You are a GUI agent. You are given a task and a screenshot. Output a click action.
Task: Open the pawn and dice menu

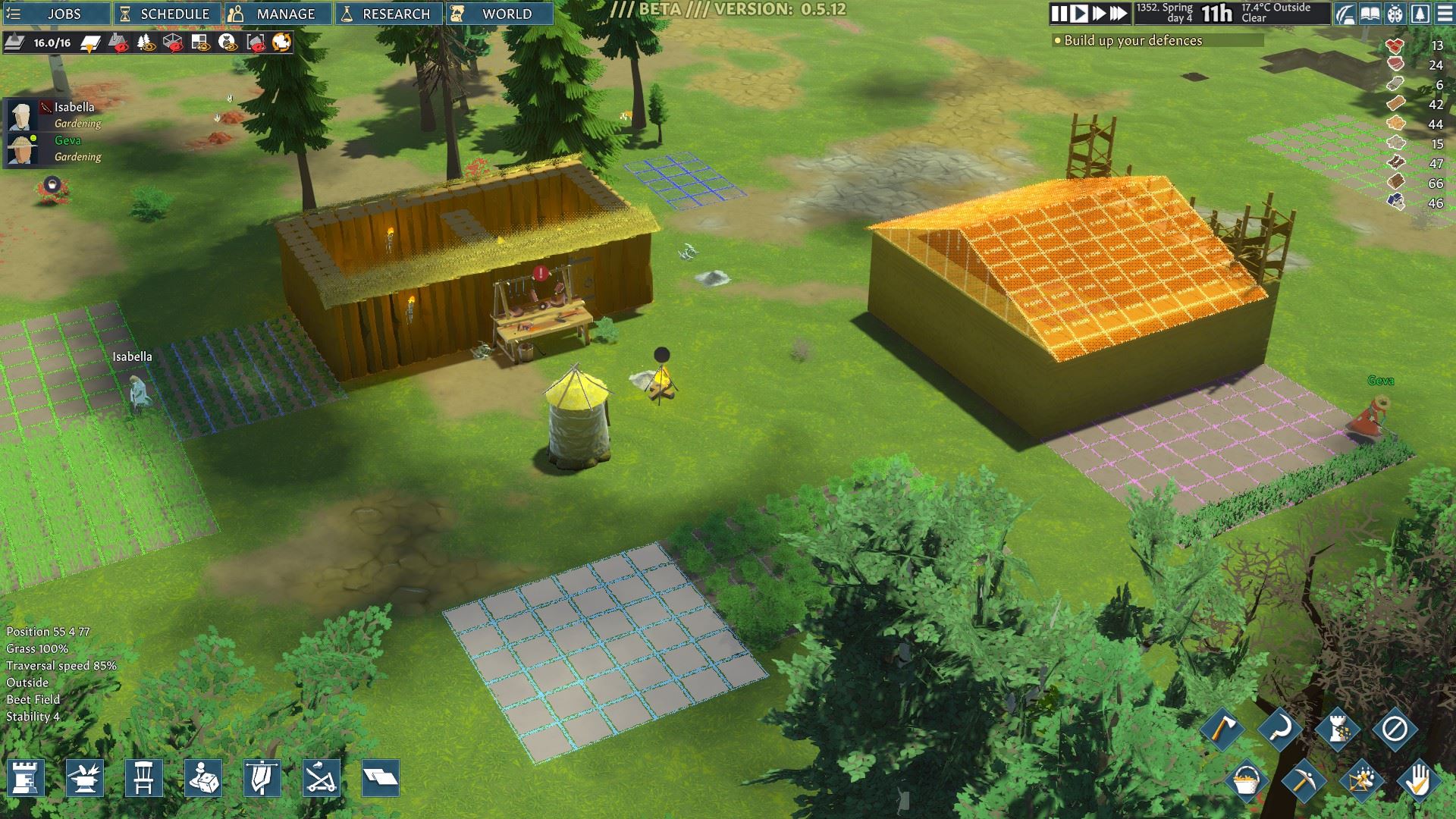[x=203, y=778]
